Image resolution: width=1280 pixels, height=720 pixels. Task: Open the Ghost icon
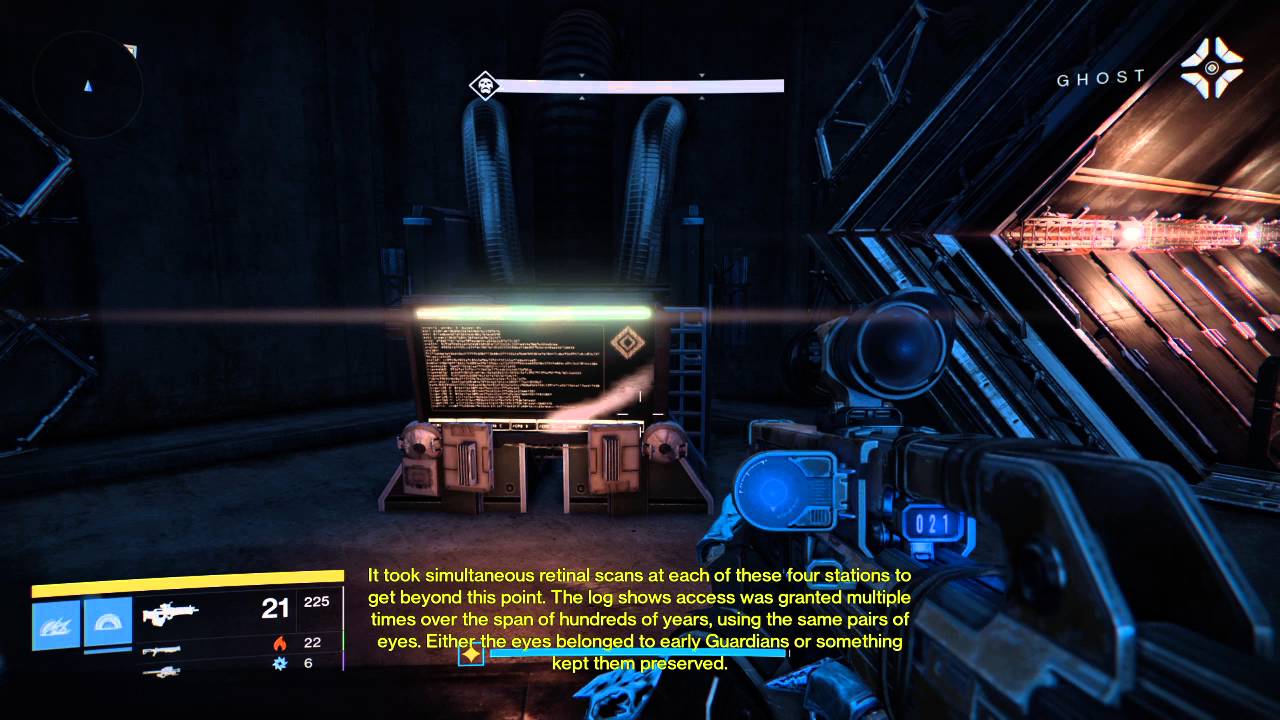pos(1211,68)
